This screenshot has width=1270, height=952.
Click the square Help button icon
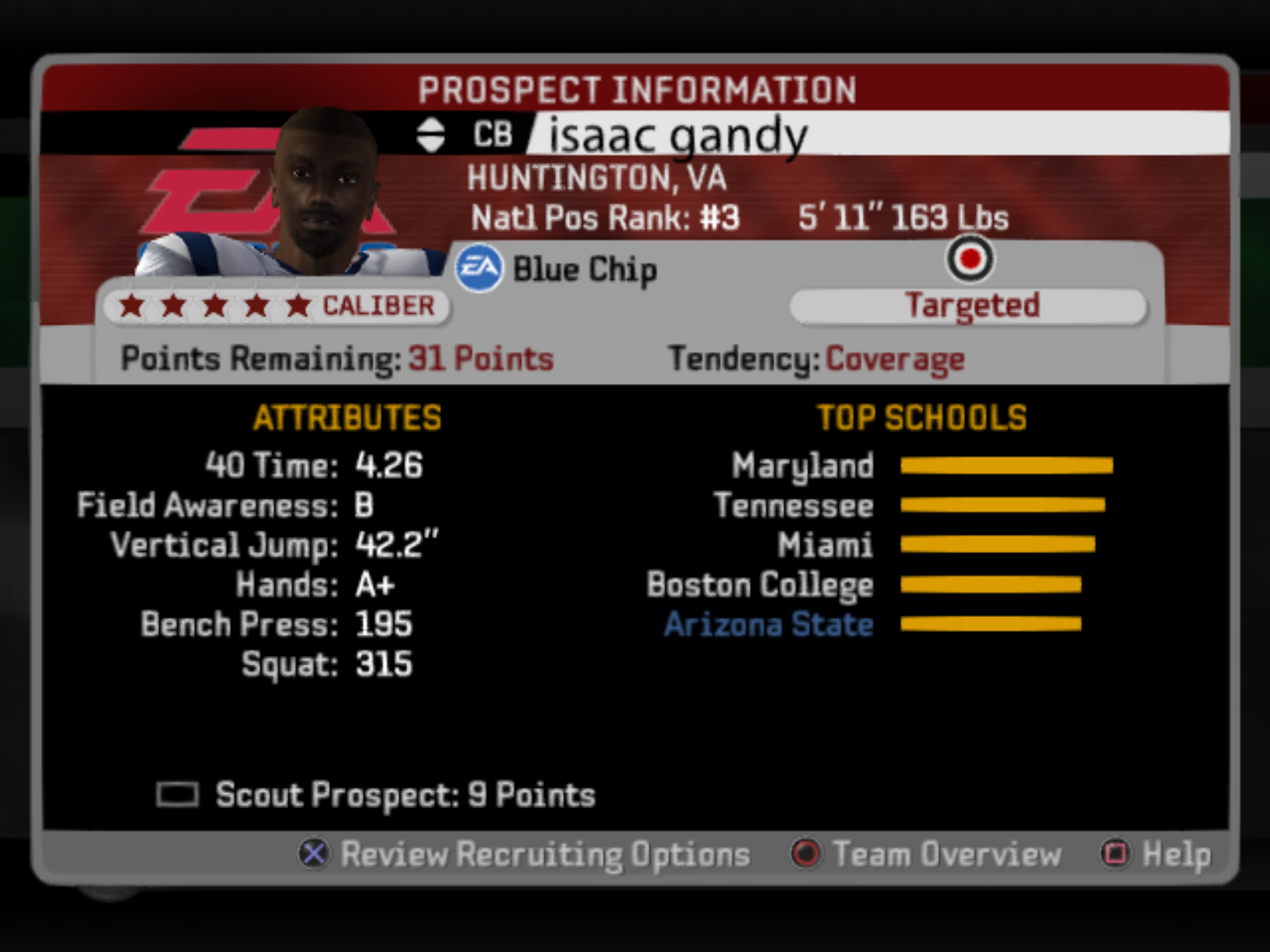(x=1117, y=855)
